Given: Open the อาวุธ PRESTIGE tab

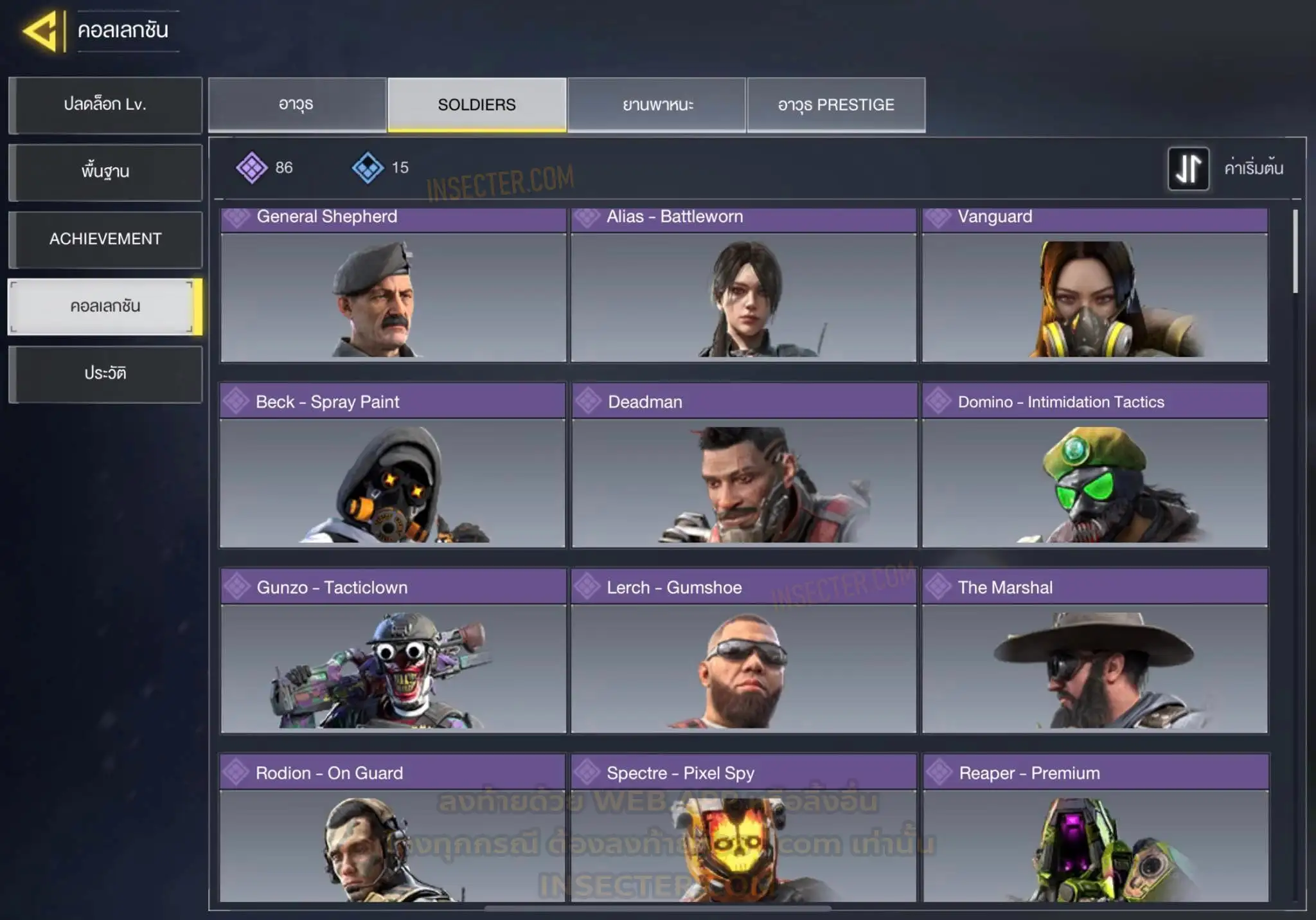Looking at the screenshot, I should coord(836,105).
